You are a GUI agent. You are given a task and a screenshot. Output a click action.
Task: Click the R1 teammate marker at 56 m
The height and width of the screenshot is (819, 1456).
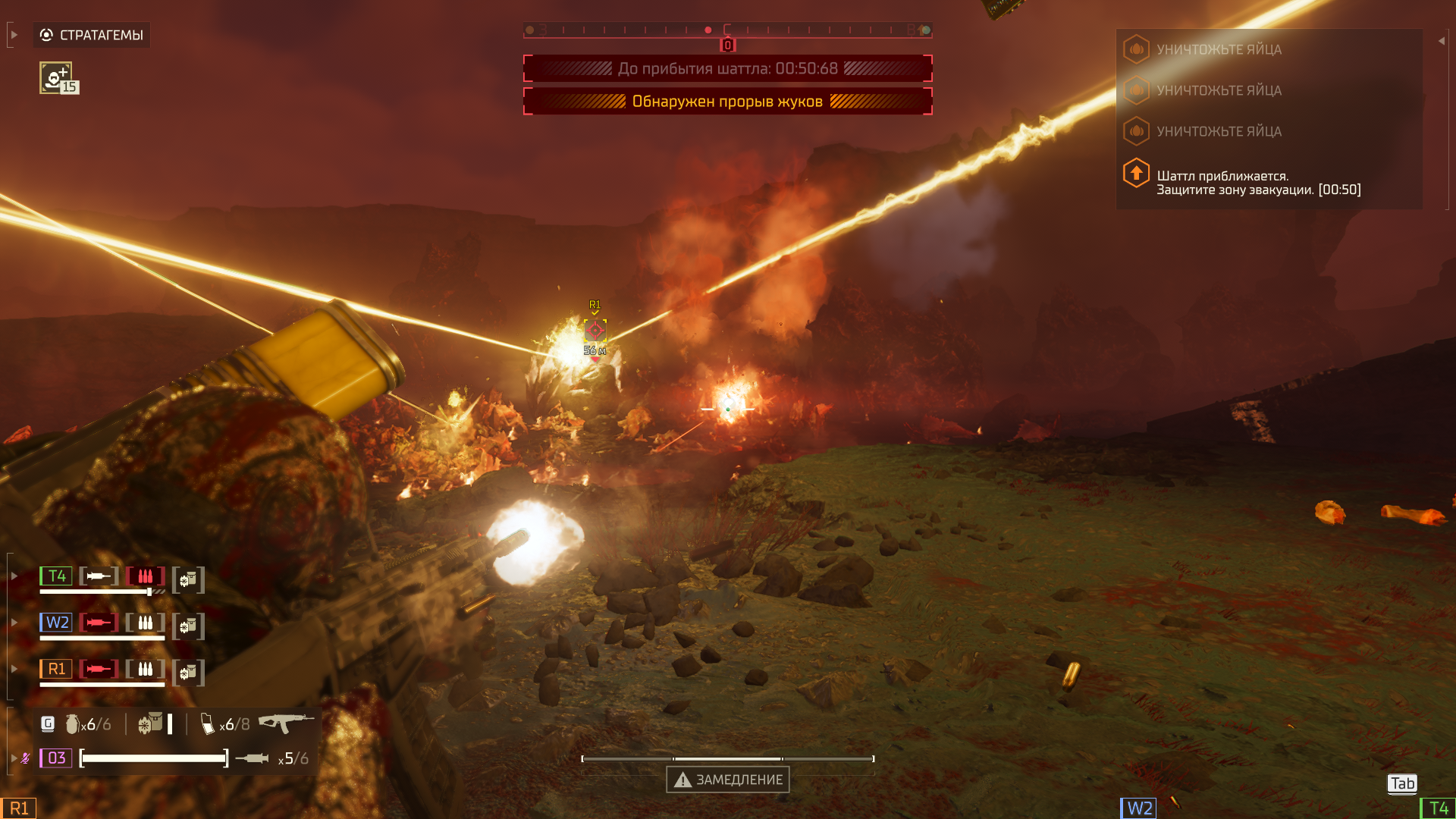pos(595,330)
